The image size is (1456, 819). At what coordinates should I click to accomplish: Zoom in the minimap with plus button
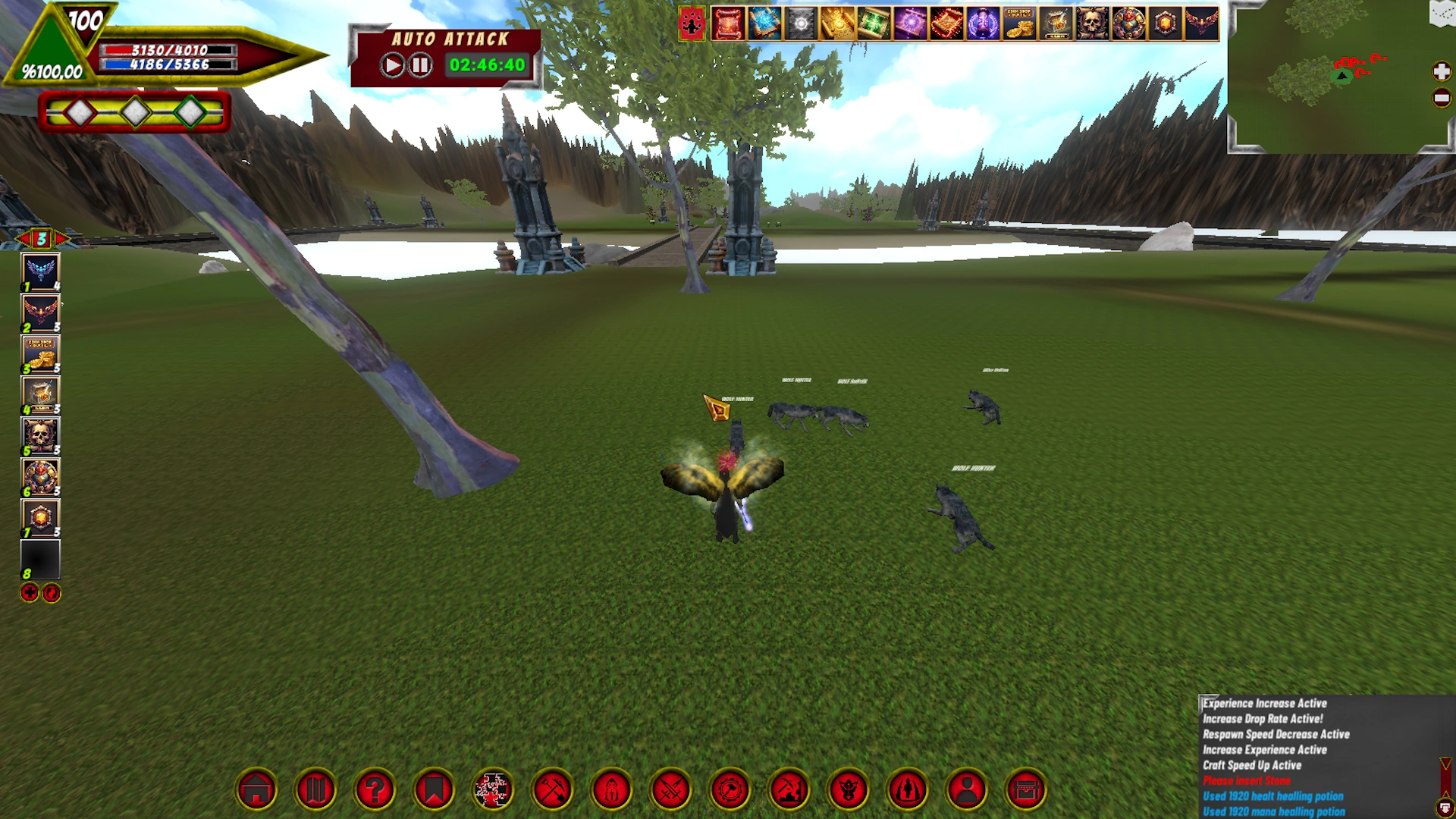1440,70
